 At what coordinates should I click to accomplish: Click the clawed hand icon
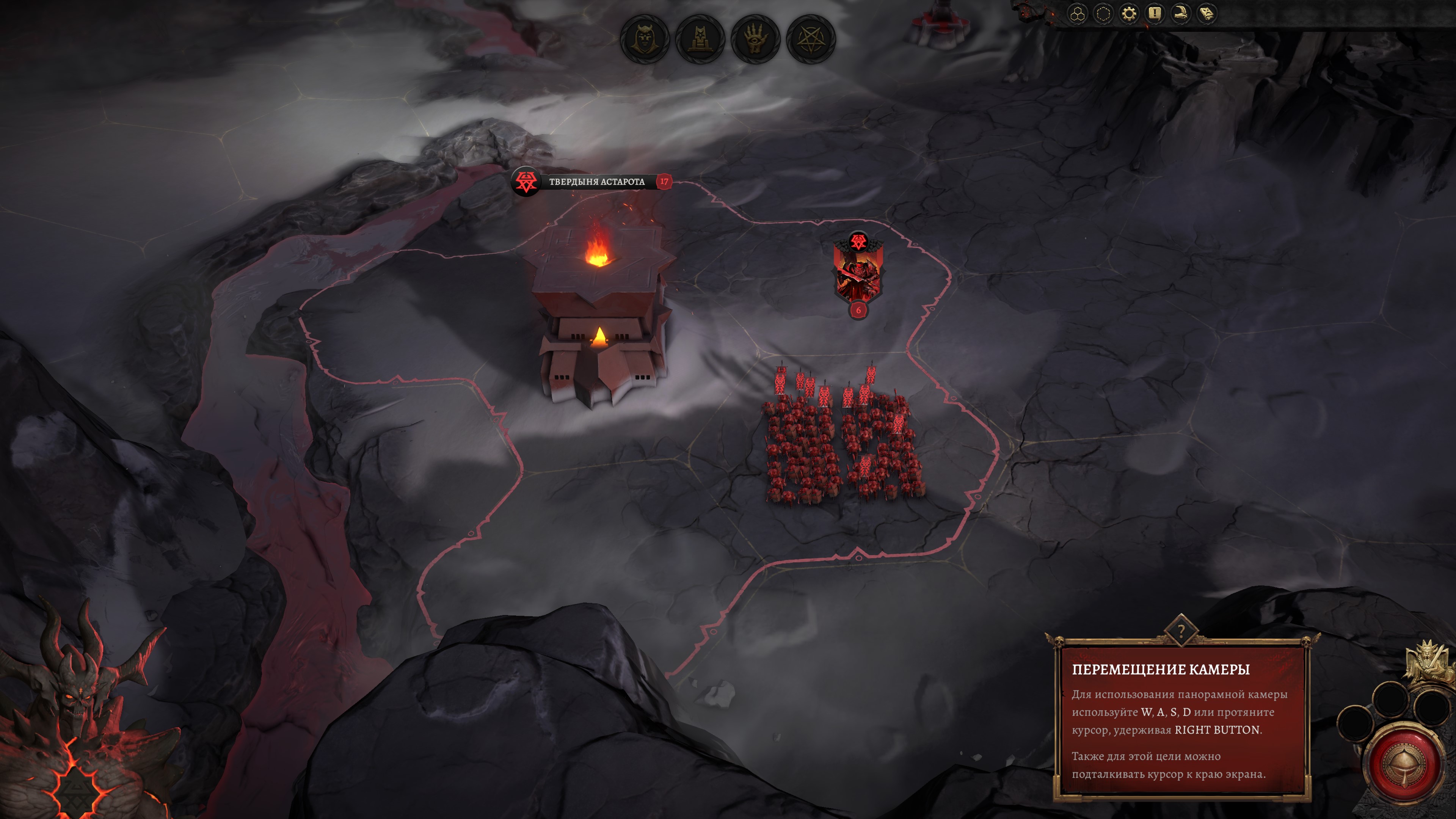[x=1180, y=14]
